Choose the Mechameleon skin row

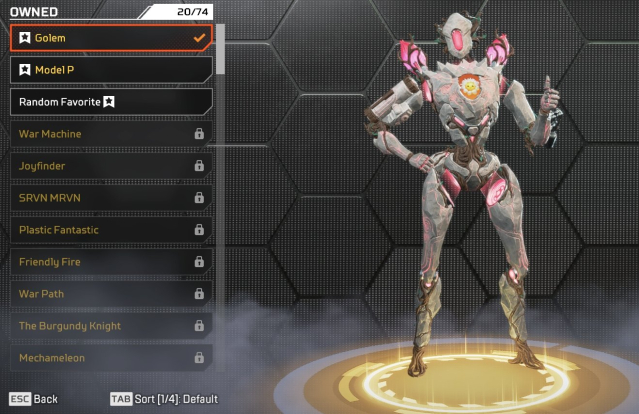click(110, 357)
